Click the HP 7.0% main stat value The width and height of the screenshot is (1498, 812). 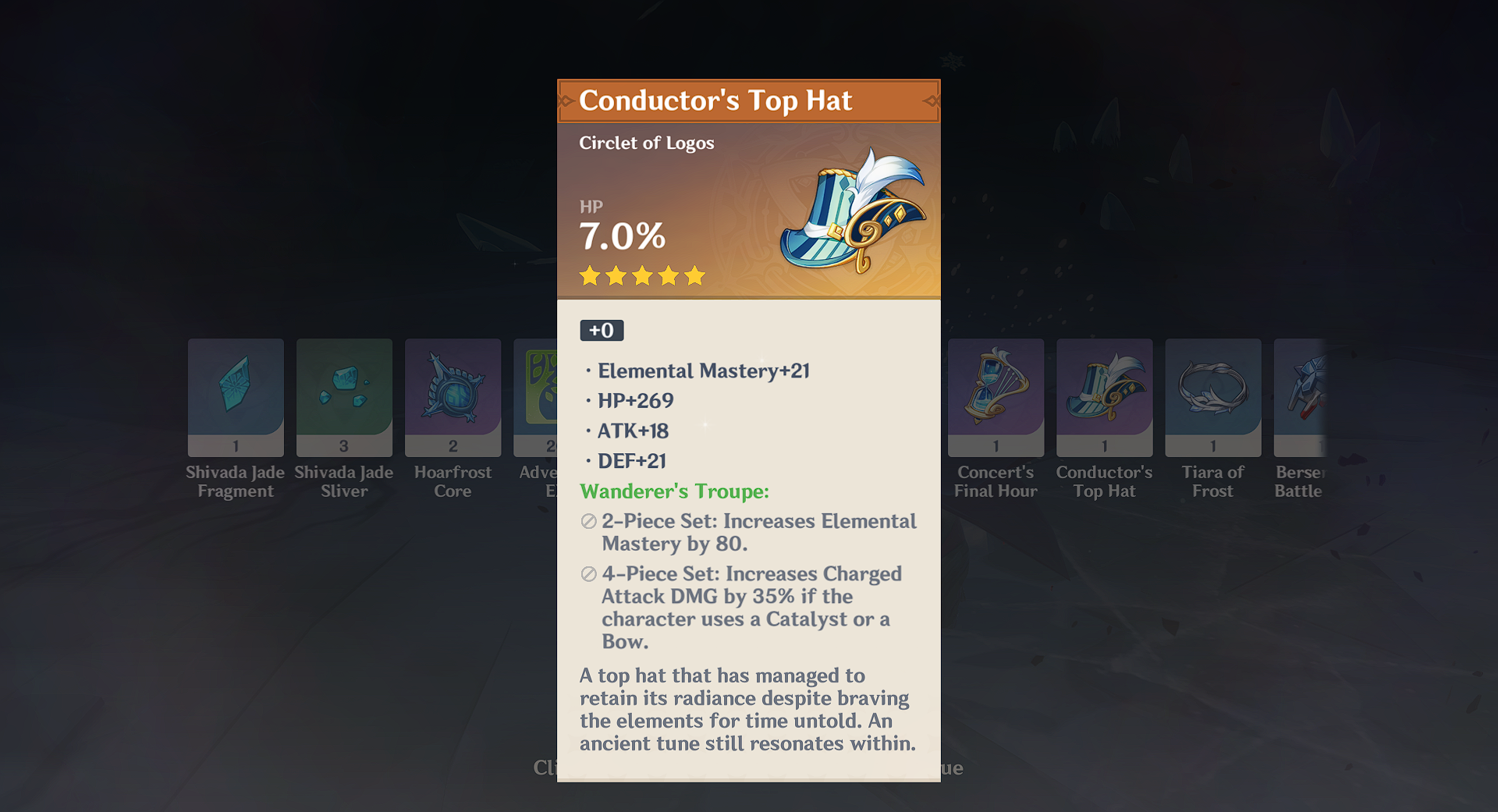(x=620, y=234)
